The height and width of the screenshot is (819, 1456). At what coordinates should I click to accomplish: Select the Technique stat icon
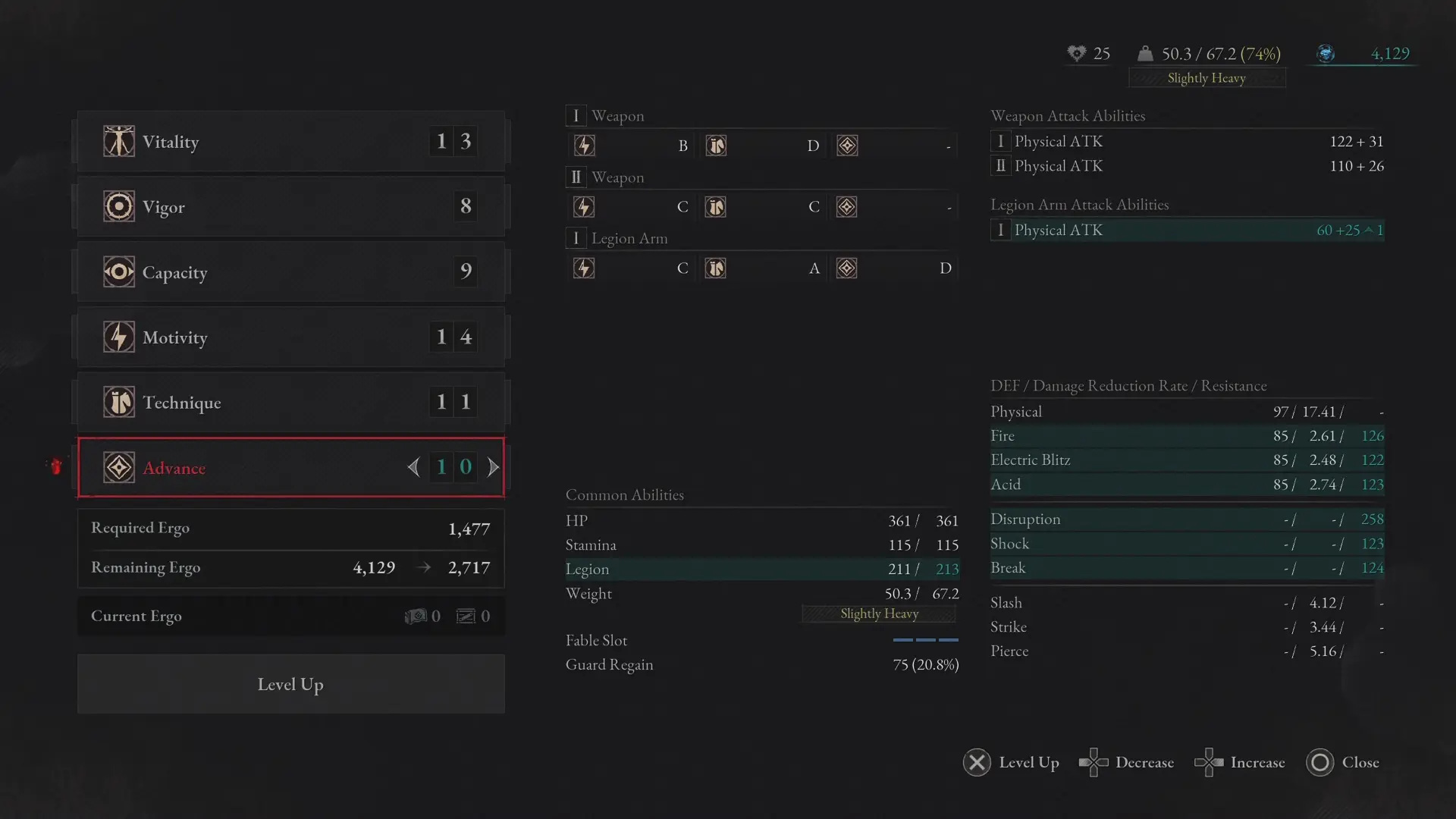click(118, 402)
